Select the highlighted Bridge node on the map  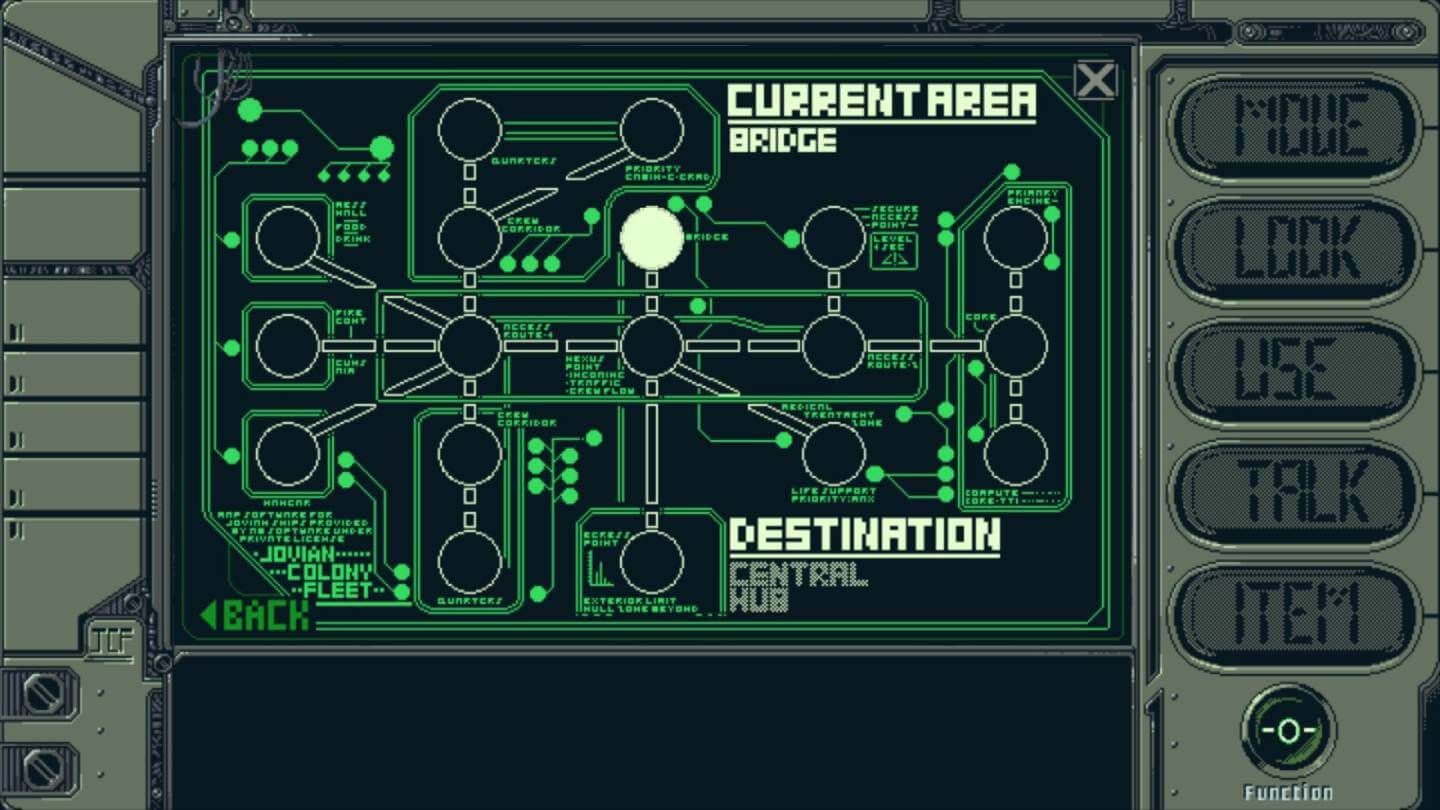click(x=652, y=238)
